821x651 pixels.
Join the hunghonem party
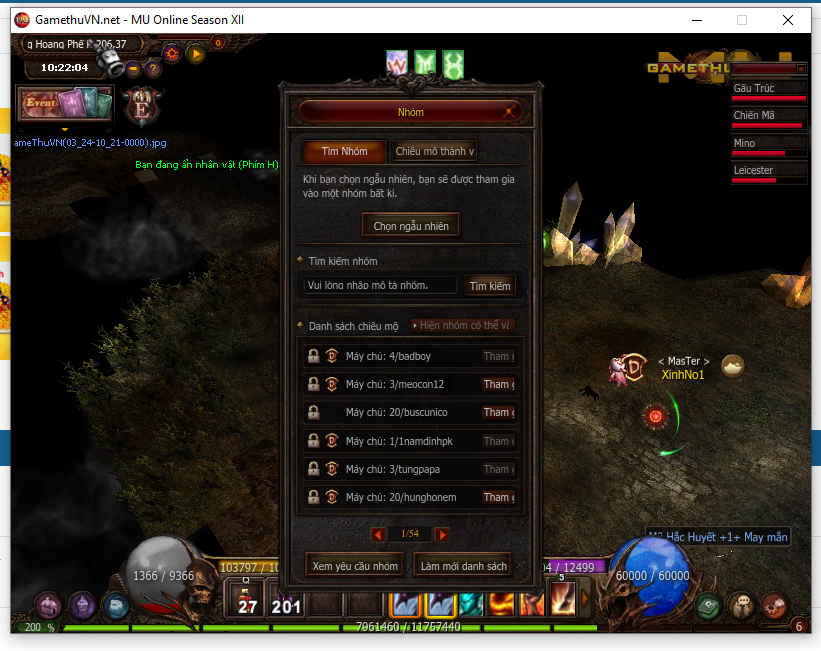click(x=498, y=497)
